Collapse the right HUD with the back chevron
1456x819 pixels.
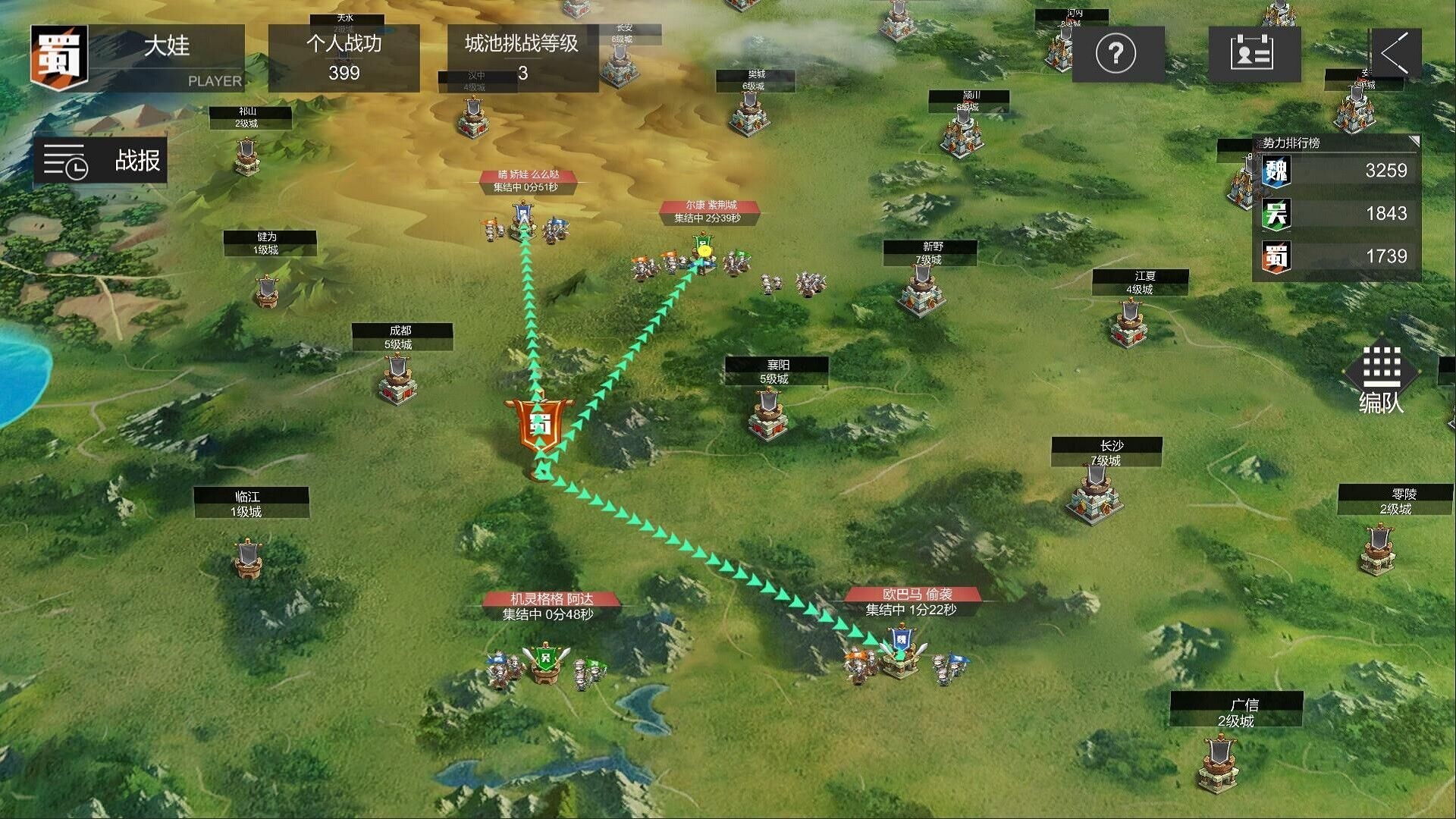pos(1398,53)
